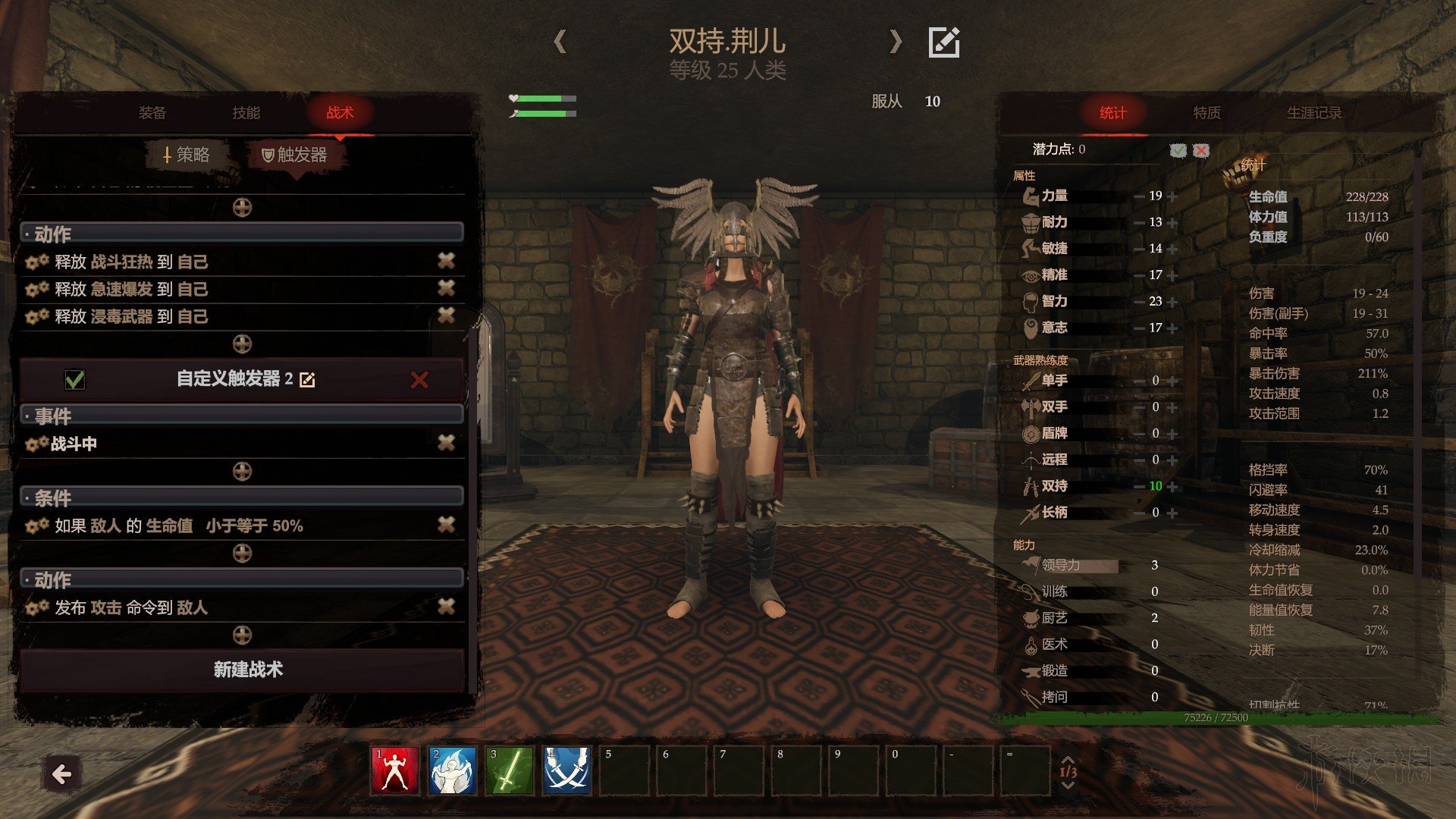Toggle the 自定义触发器 2 checkbox
Image resolution: width=1456 pixels, height=819 pixels.
pyautogui.click(x=75, y=379)
